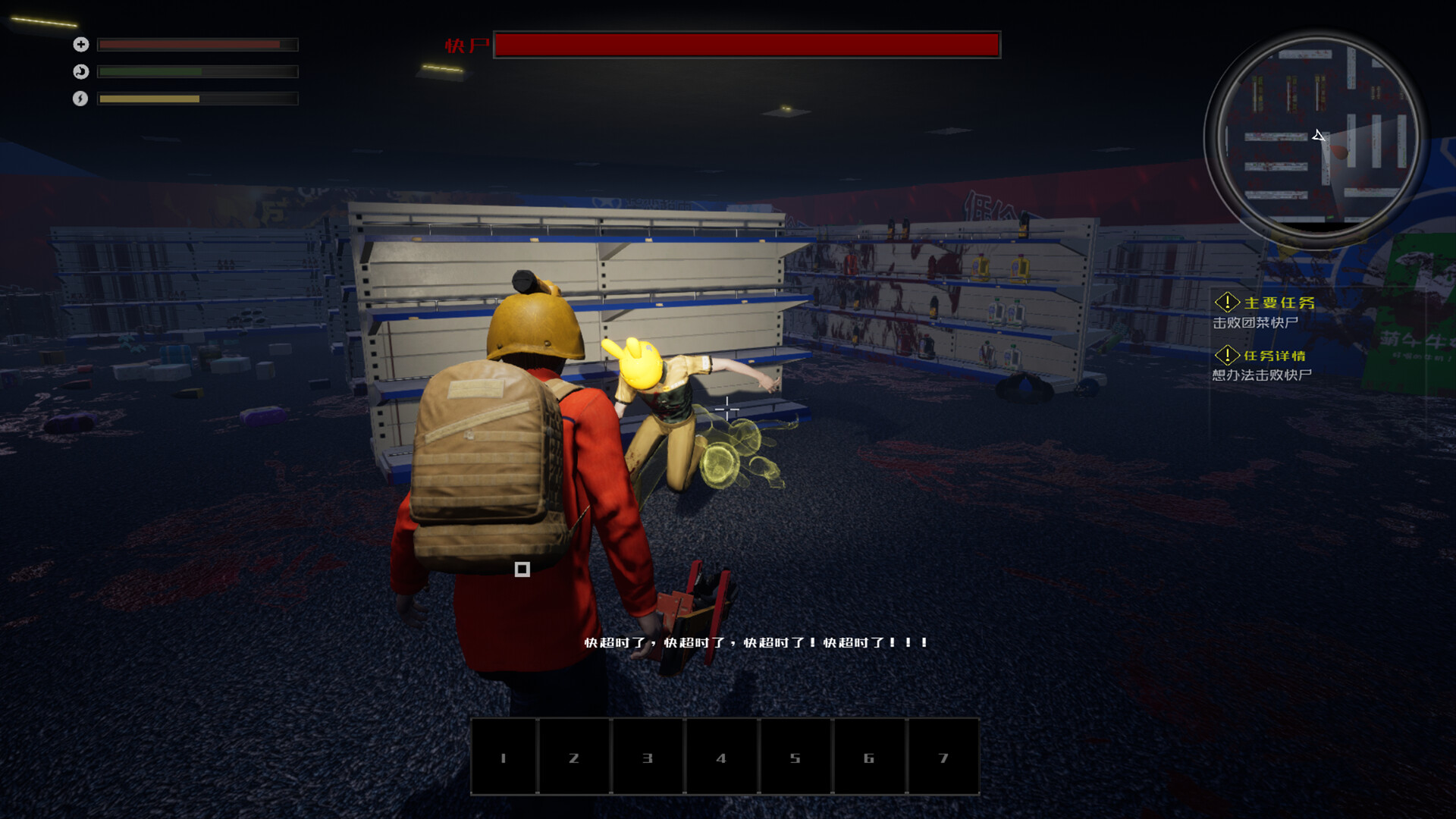Click the stamina lightning bolt icon

click(x=80, y=99)
